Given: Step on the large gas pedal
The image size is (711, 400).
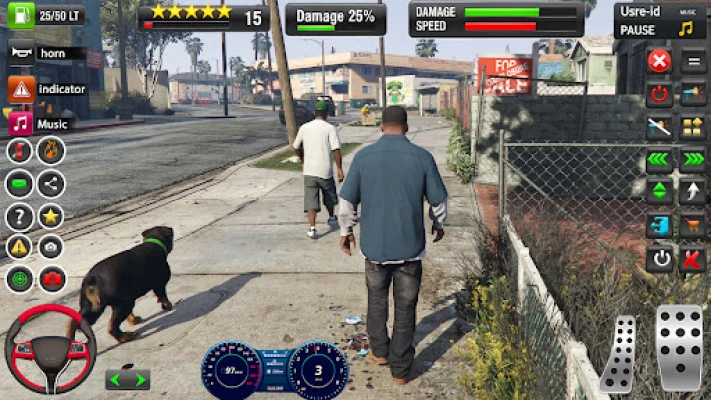Looking at the screenshot, I should [x=680, y=346].
